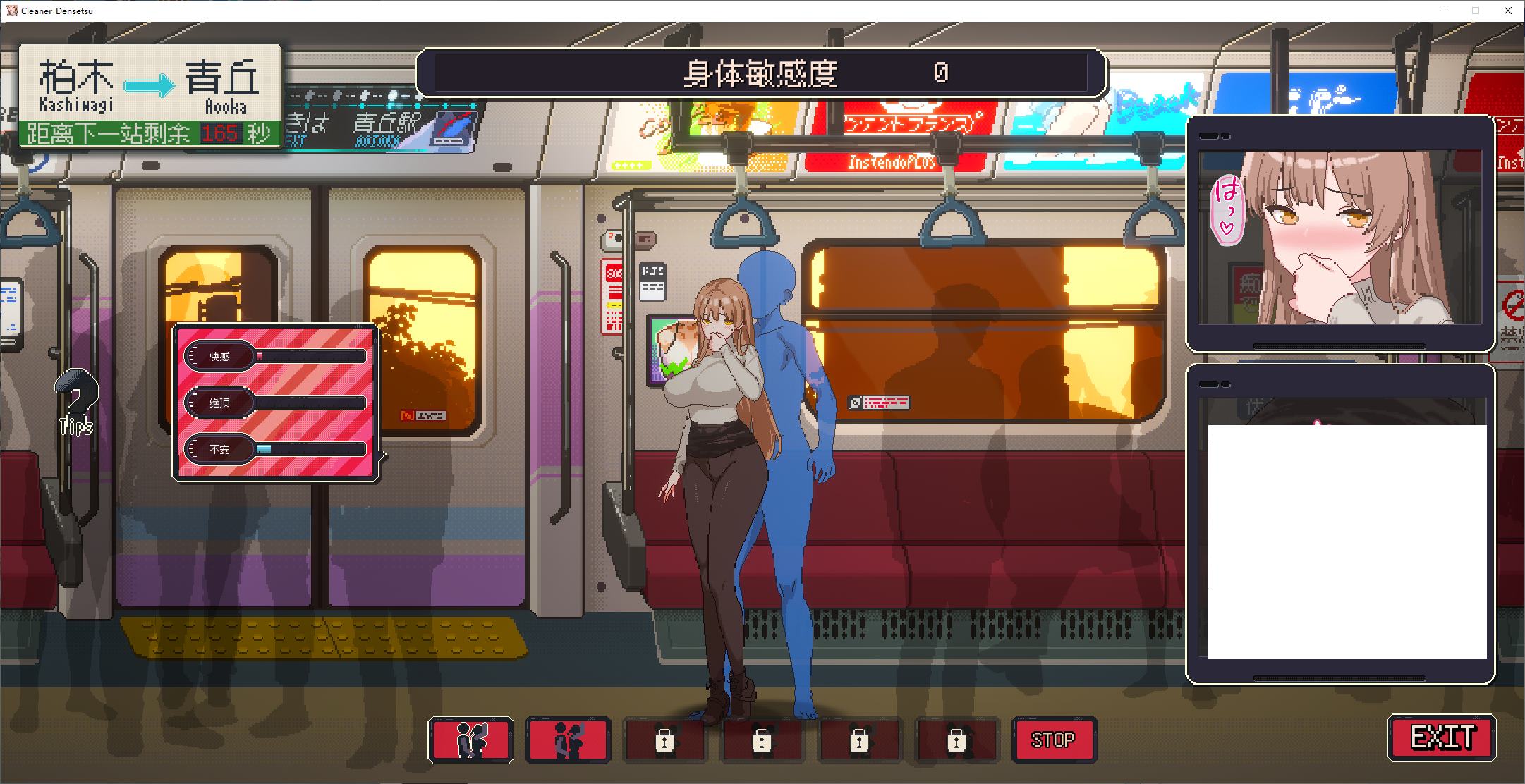Image resolution: width=1525 pixels, height=784 pixels.
Task: Select the highlighted active action pose icon
Action: tap(470, 740)
